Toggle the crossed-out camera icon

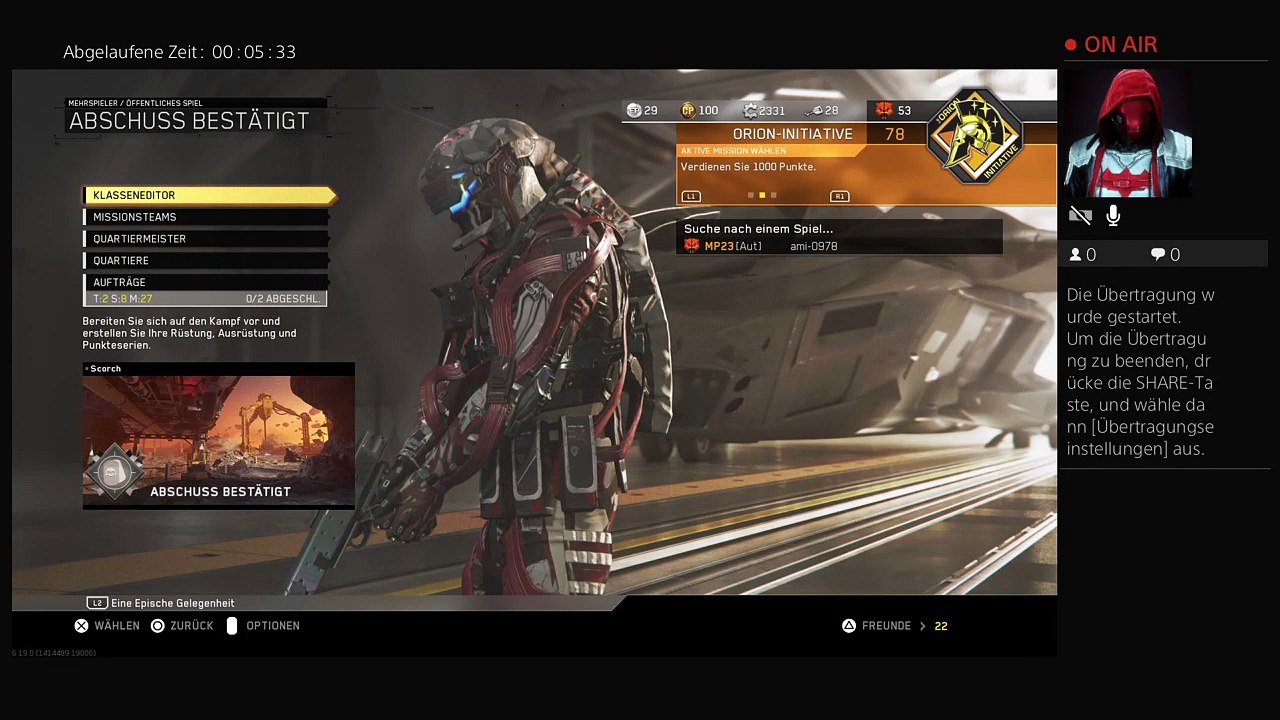[x=1080, y=215]
